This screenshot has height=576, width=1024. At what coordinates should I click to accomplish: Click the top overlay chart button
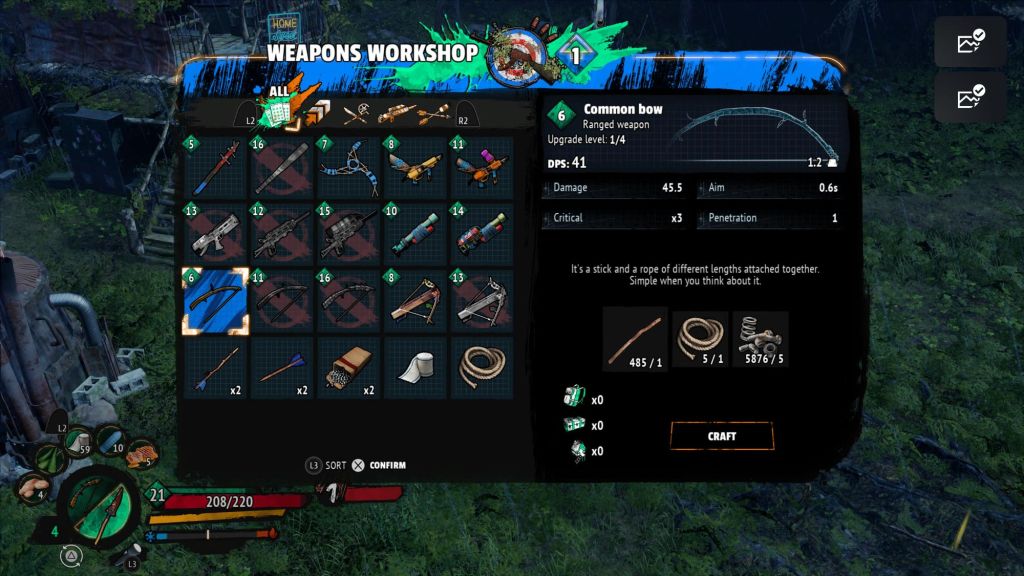[970, 42]
